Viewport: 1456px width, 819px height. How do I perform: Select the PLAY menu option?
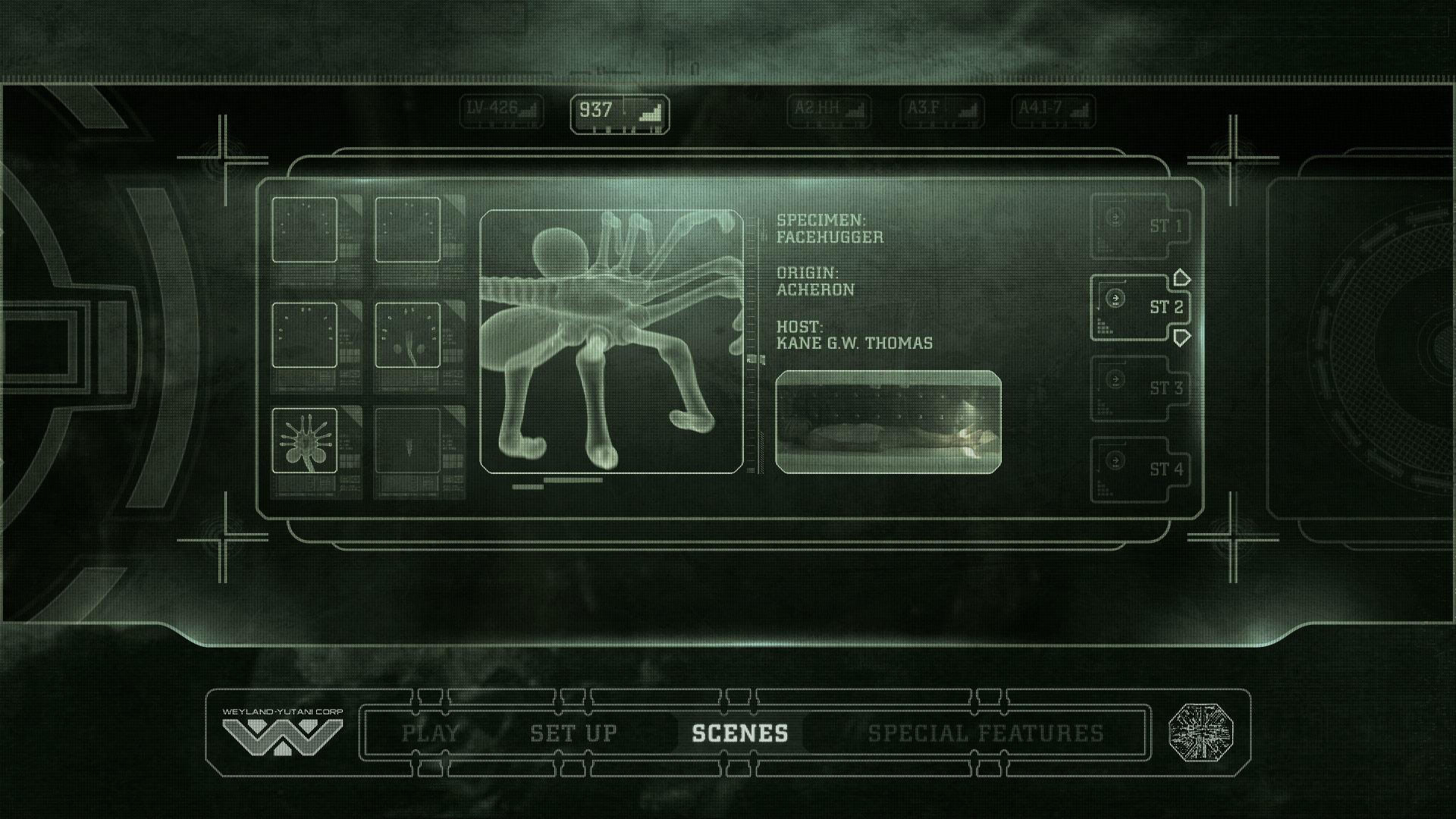point(430,733)
